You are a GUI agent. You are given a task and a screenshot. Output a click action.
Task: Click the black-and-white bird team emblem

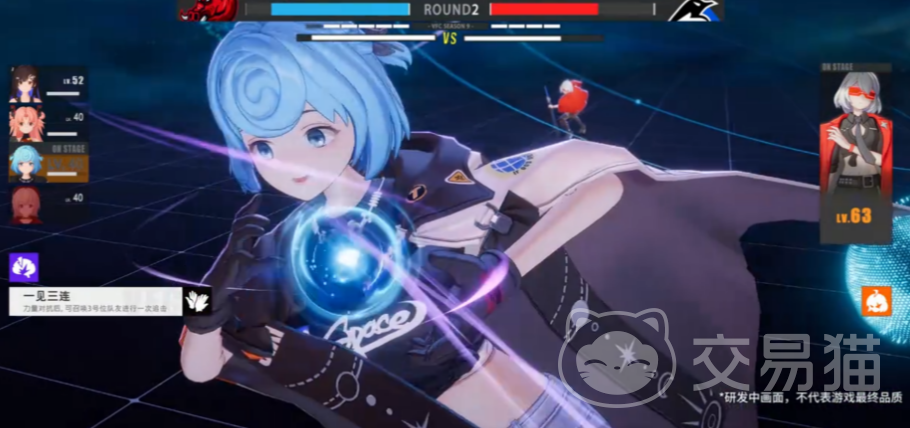(693, 10)
